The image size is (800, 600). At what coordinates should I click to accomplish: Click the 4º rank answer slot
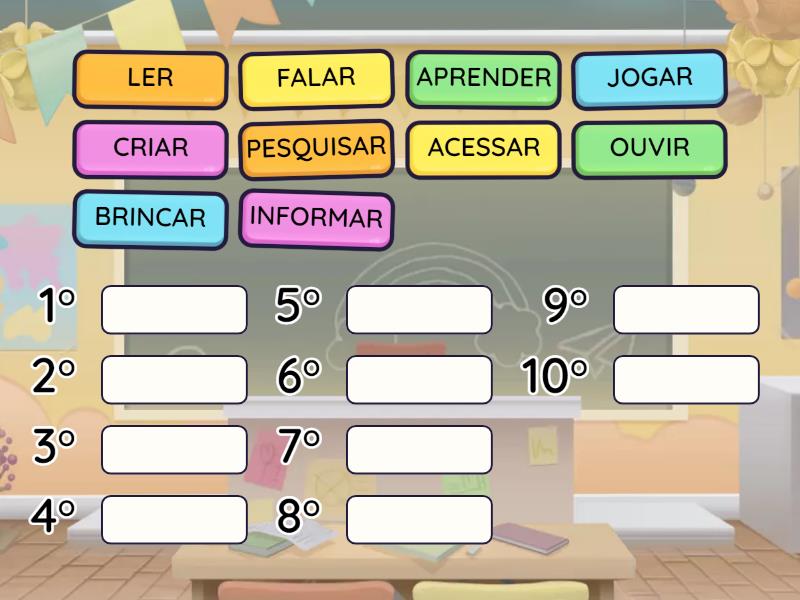[174, 519]
